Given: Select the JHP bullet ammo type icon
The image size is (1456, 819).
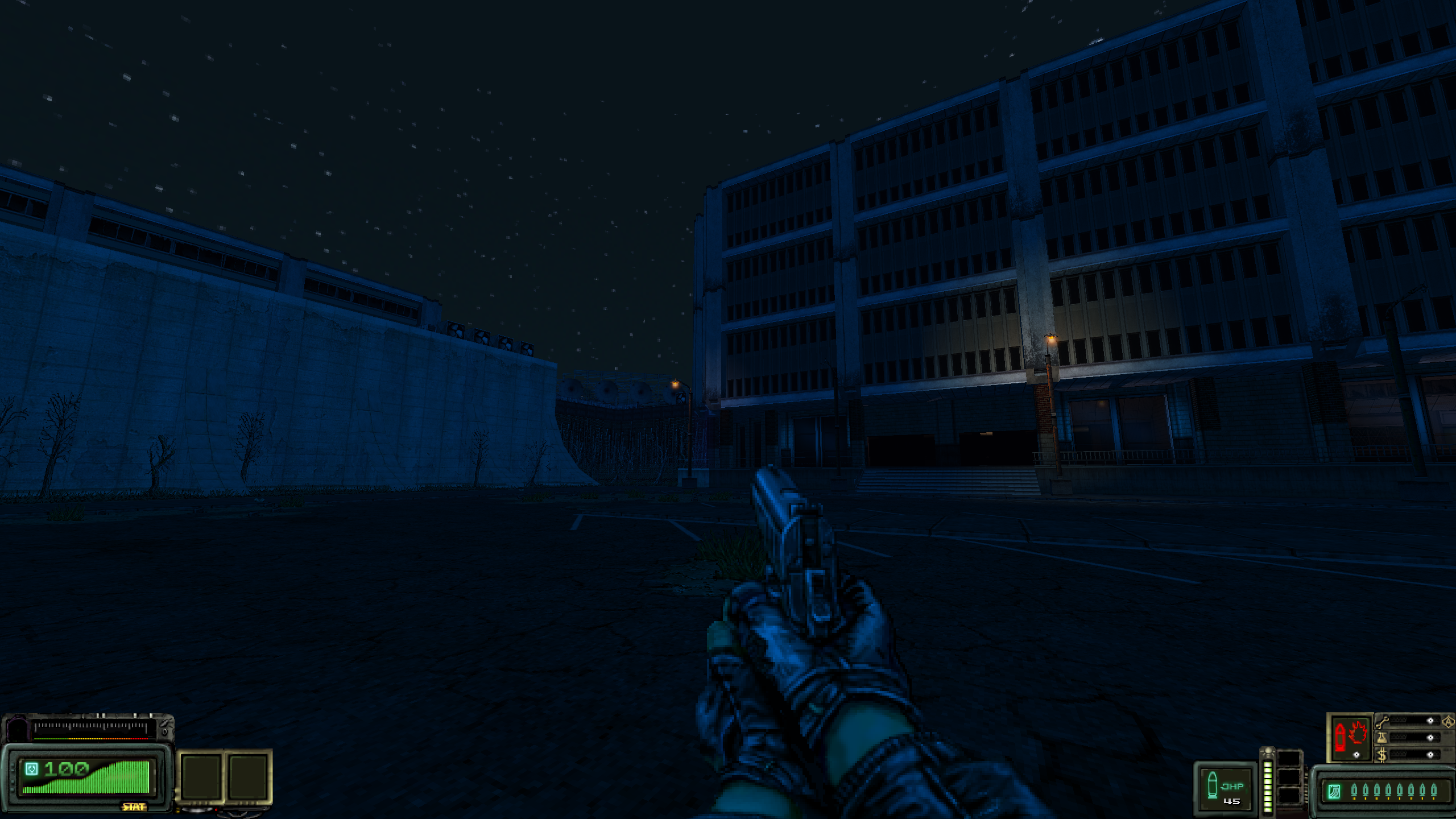Looking at the screenshot, I should (x=1212, y=784).
